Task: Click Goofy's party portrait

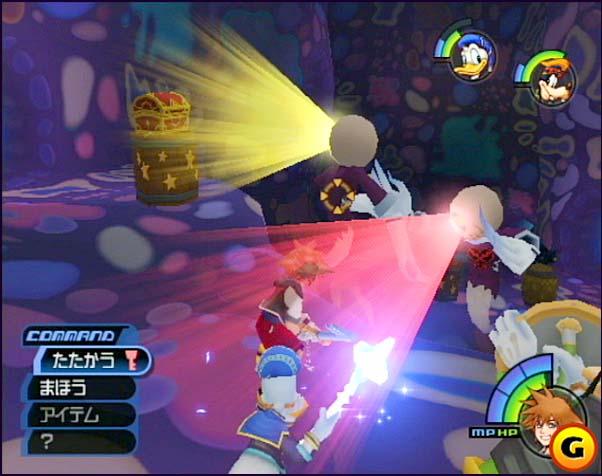Action: tap(542, 80)
